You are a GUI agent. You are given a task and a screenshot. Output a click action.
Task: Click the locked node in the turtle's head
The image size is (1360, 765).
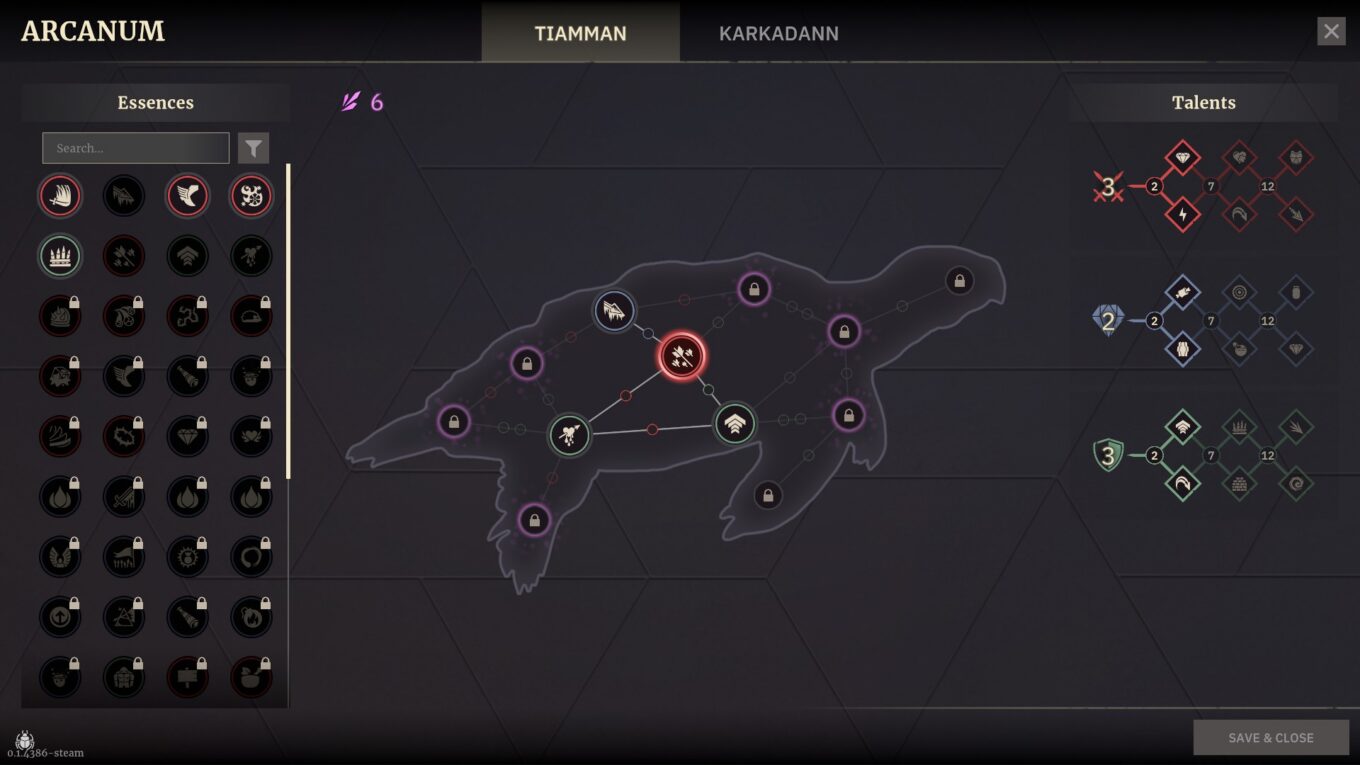pos(959,281)
